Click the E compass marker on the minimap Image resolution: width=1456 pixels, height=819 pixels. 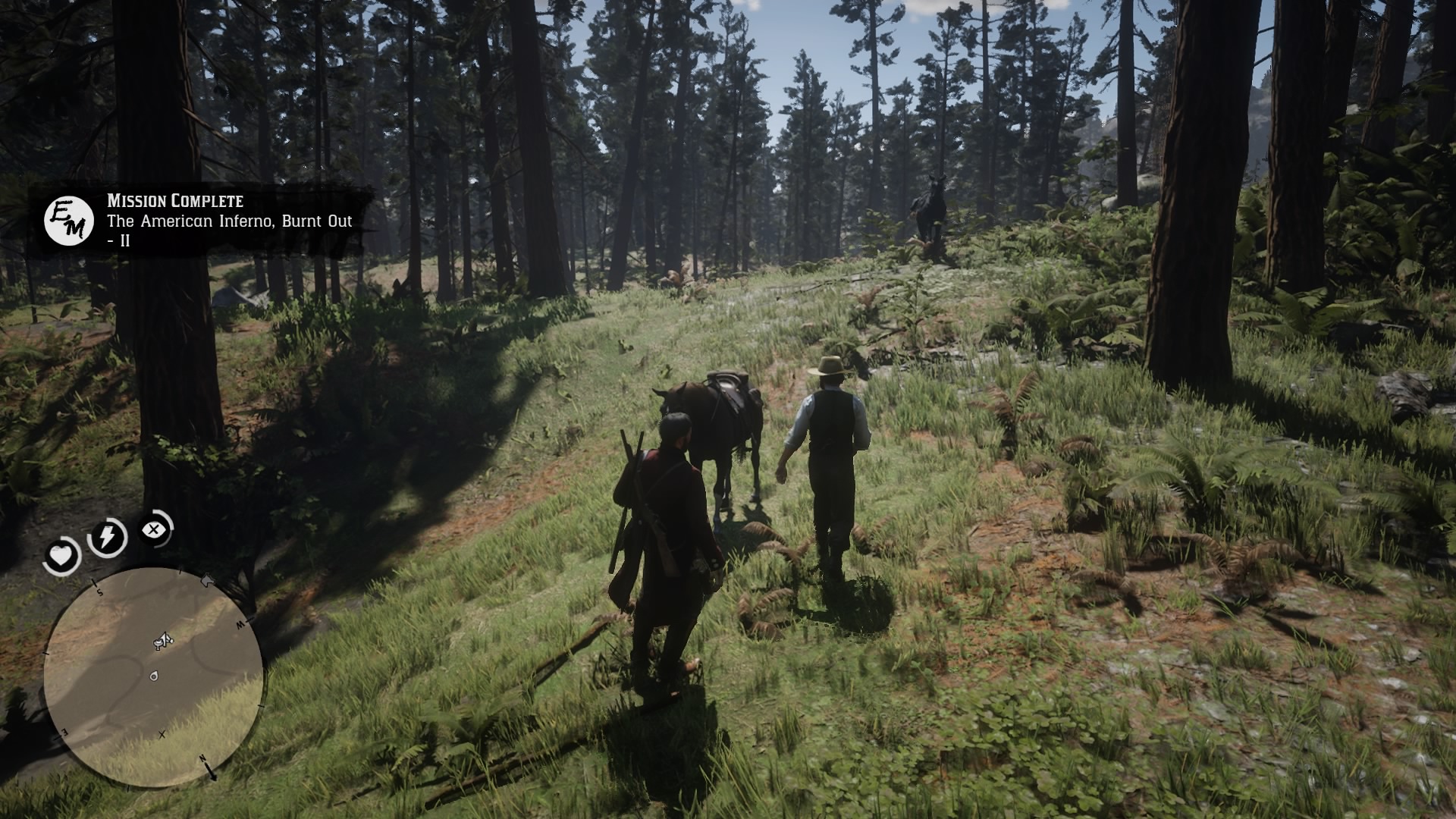click(x=64, y=733)
